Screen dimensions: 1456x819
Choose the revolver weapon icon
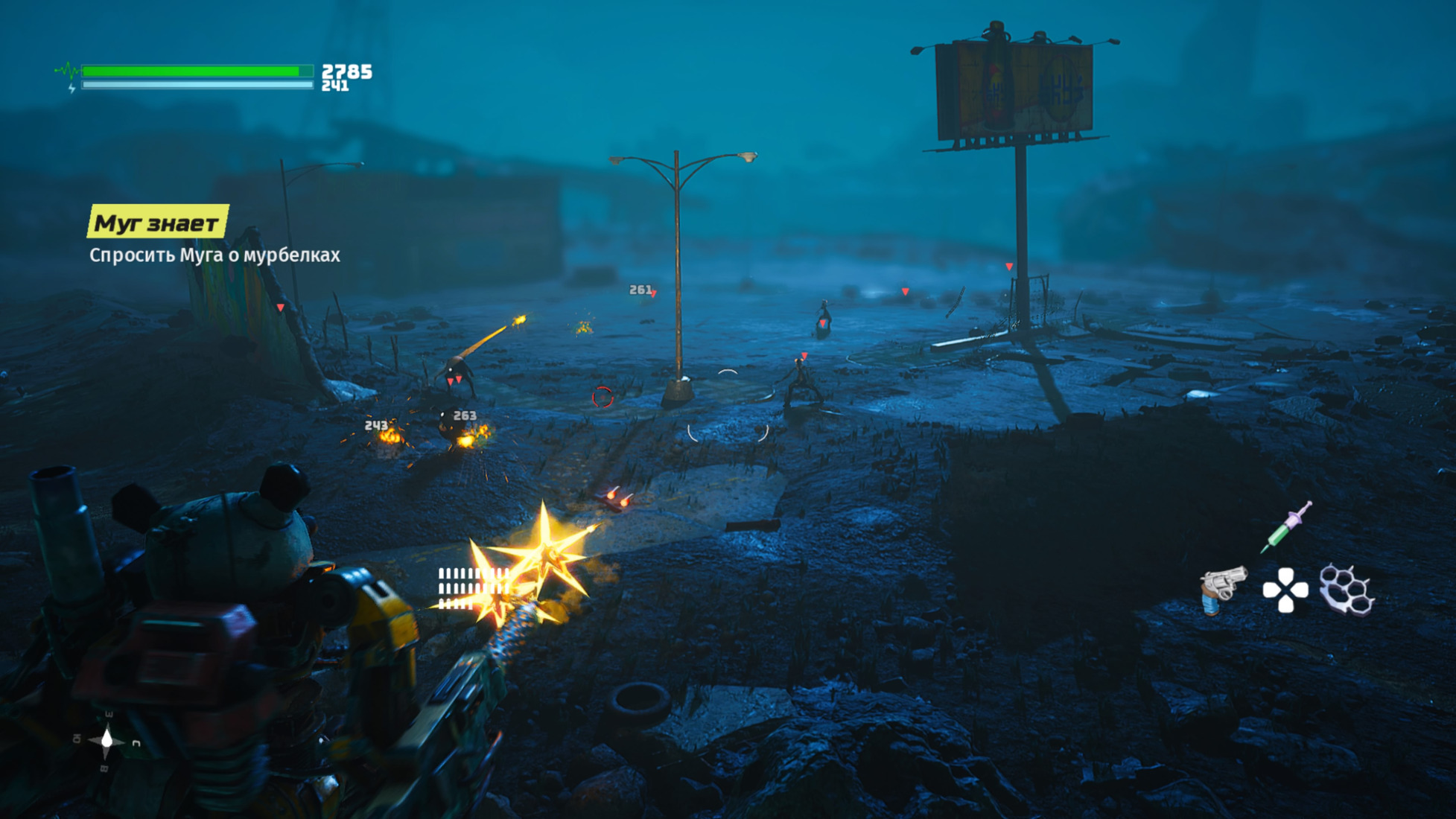click(x=1222, y=589)
